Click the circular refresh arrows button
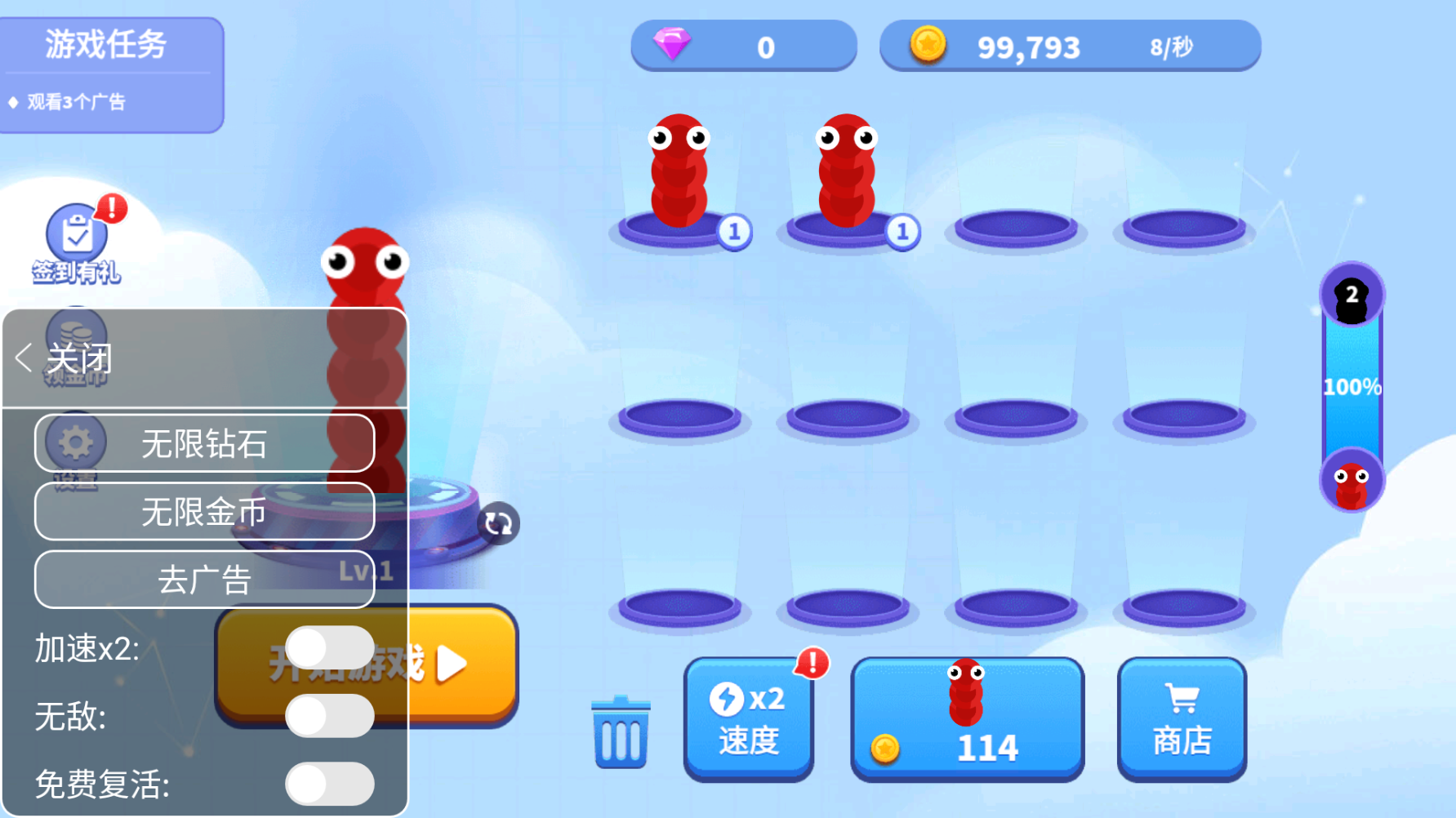Screen dimensions: 1456x818 (x=498, y=523)
